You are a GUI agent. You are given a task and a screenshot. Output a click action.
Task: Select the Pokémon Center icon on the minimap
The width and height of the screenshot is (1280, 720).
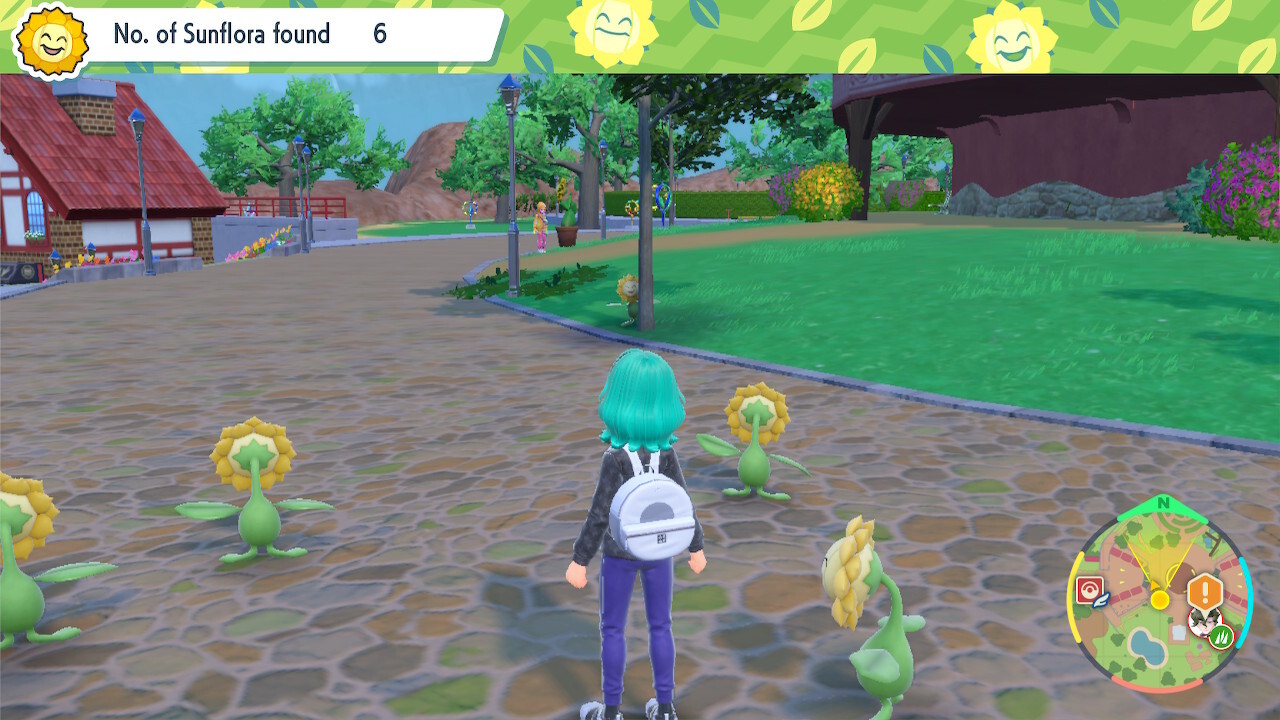coord(1090,589)
